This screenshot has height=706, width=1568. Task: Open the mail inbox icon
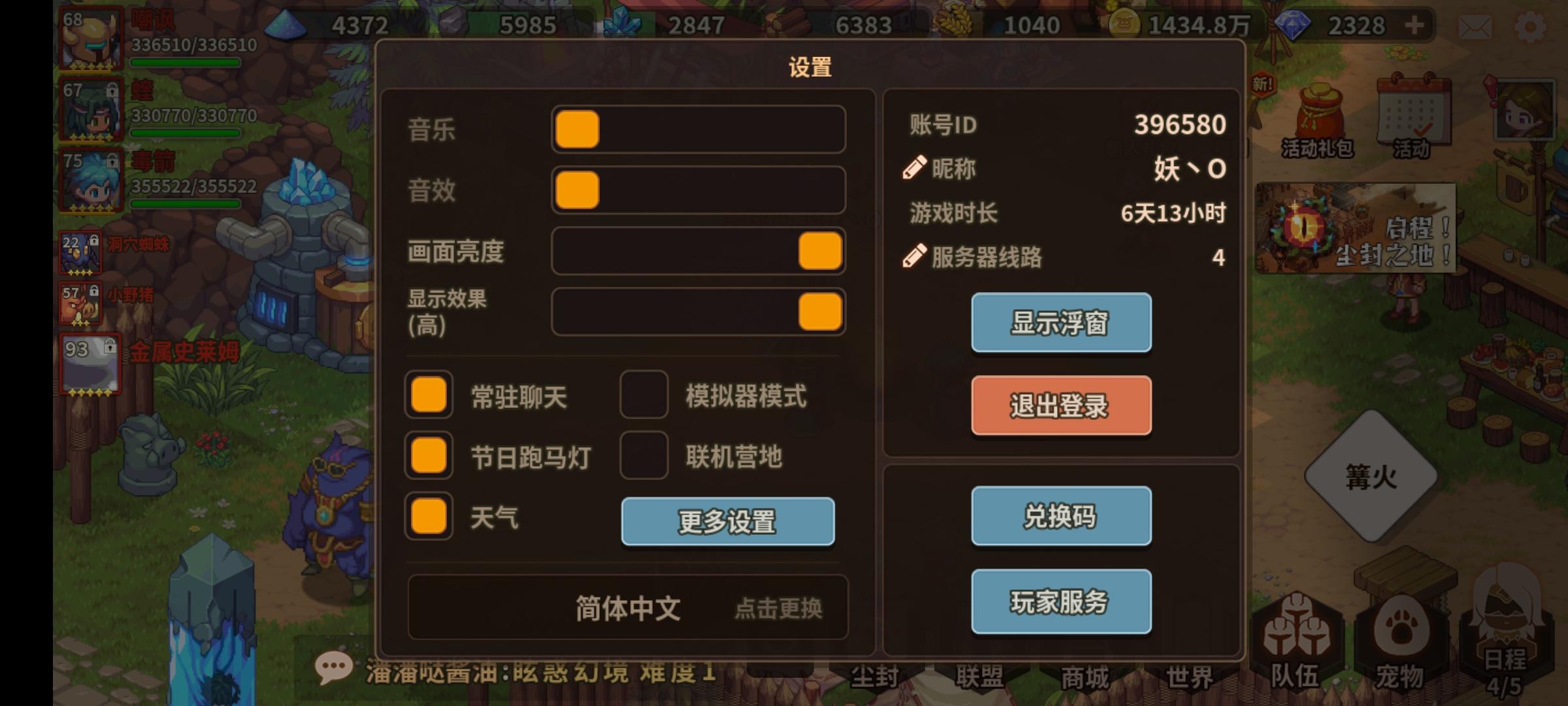[1475, 27]
